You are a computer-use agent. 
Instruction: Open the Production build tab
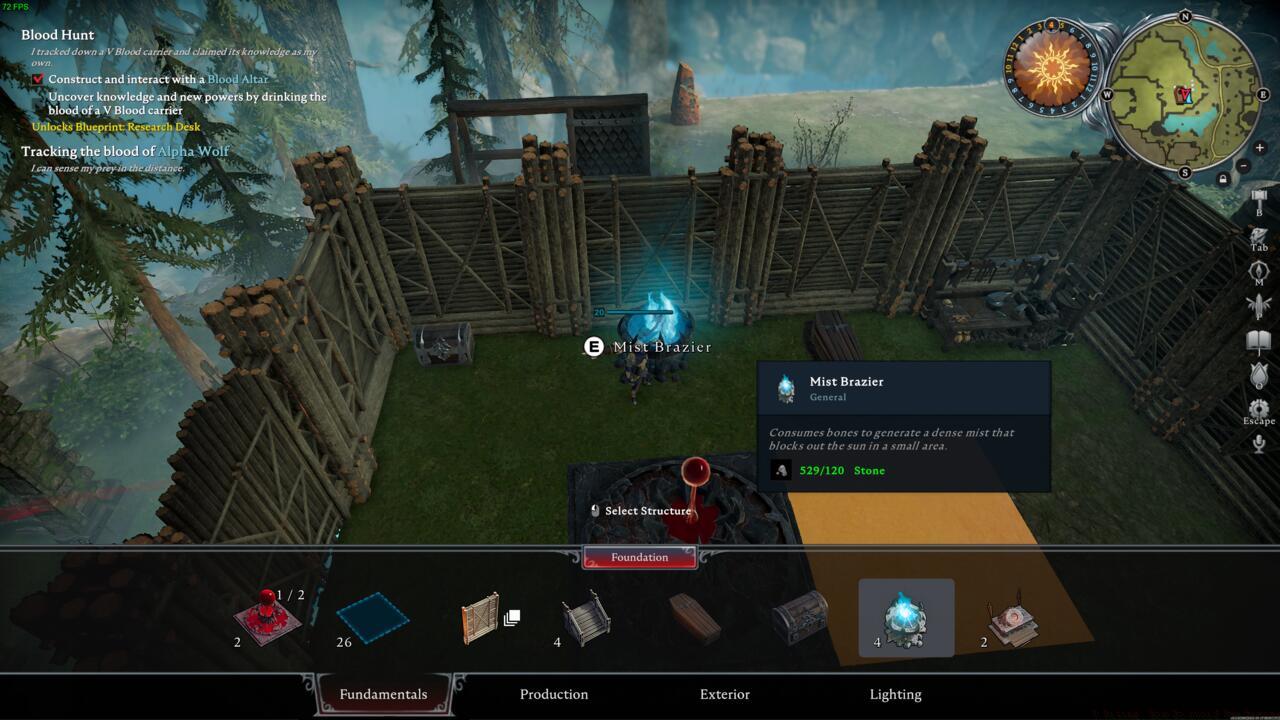point(554,694)
